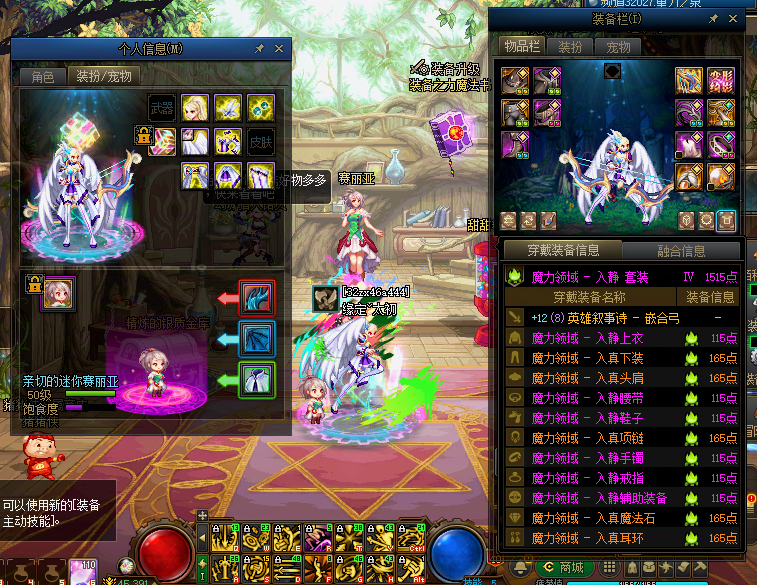Show the 融合信息 fusion info tab
This screenshot has width=757, height=585.
682,251
